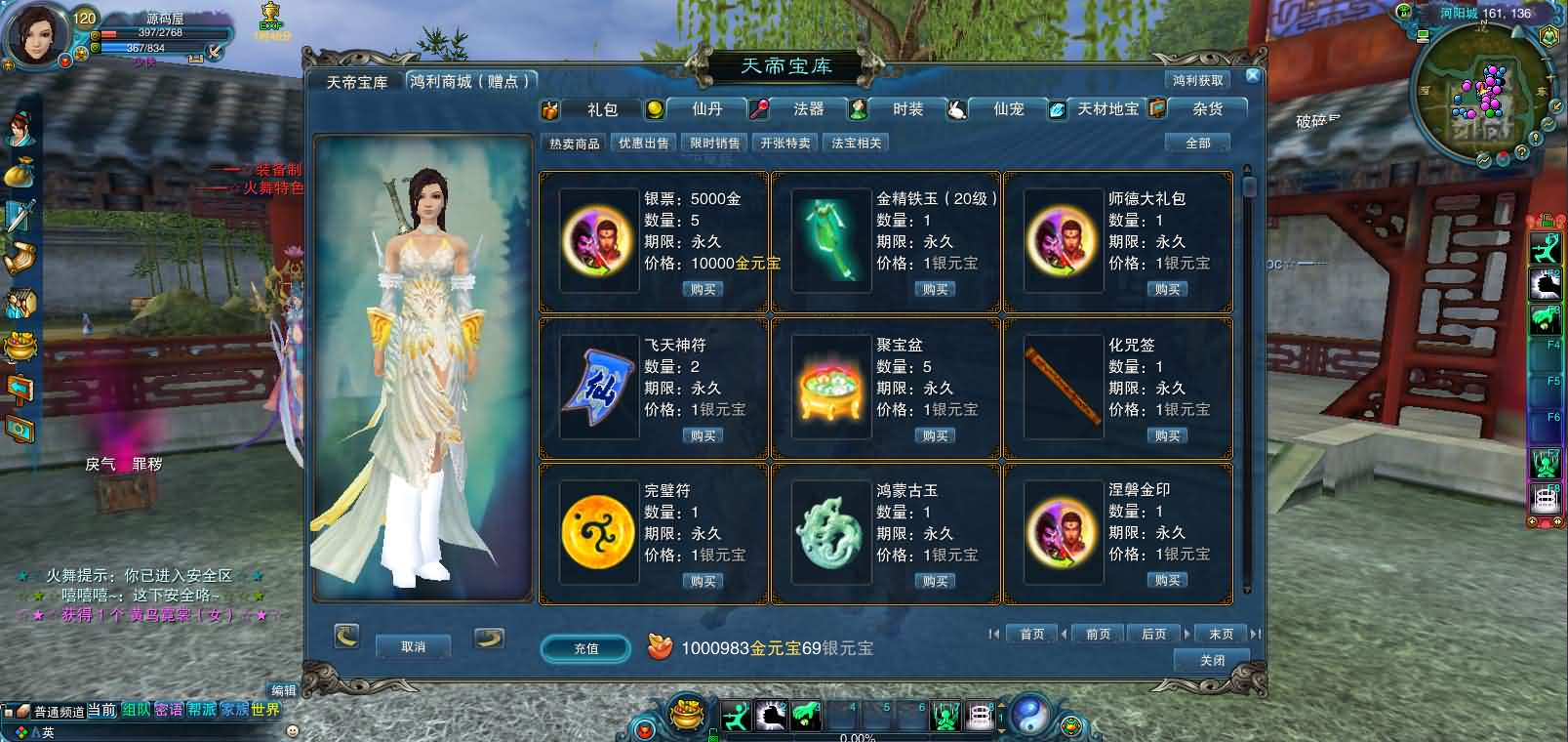Expand the 法宝相关 shop category
1568x742 pixels.
point(855,142)
